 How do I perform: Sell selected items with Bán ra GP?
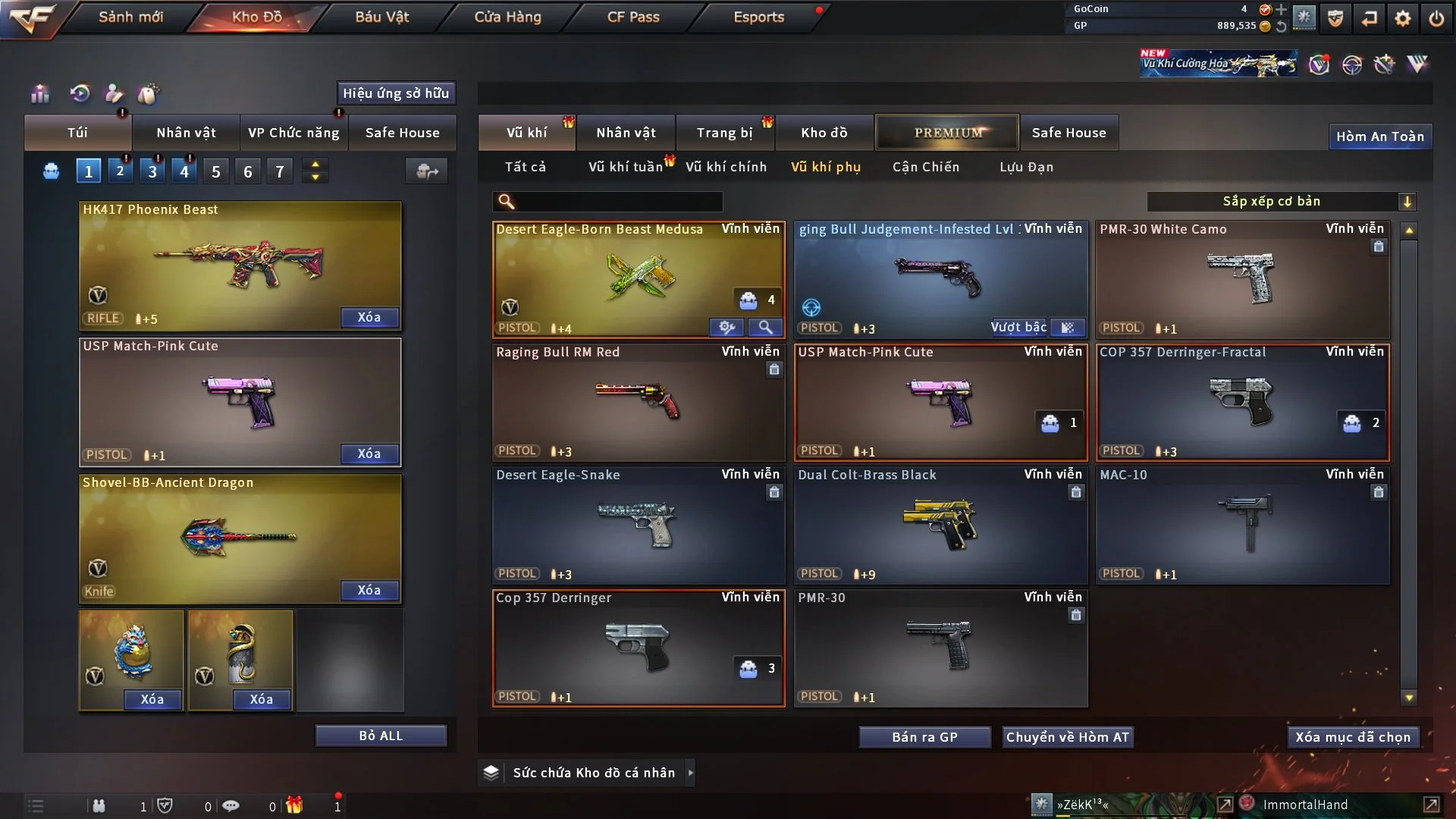point(924,737)
